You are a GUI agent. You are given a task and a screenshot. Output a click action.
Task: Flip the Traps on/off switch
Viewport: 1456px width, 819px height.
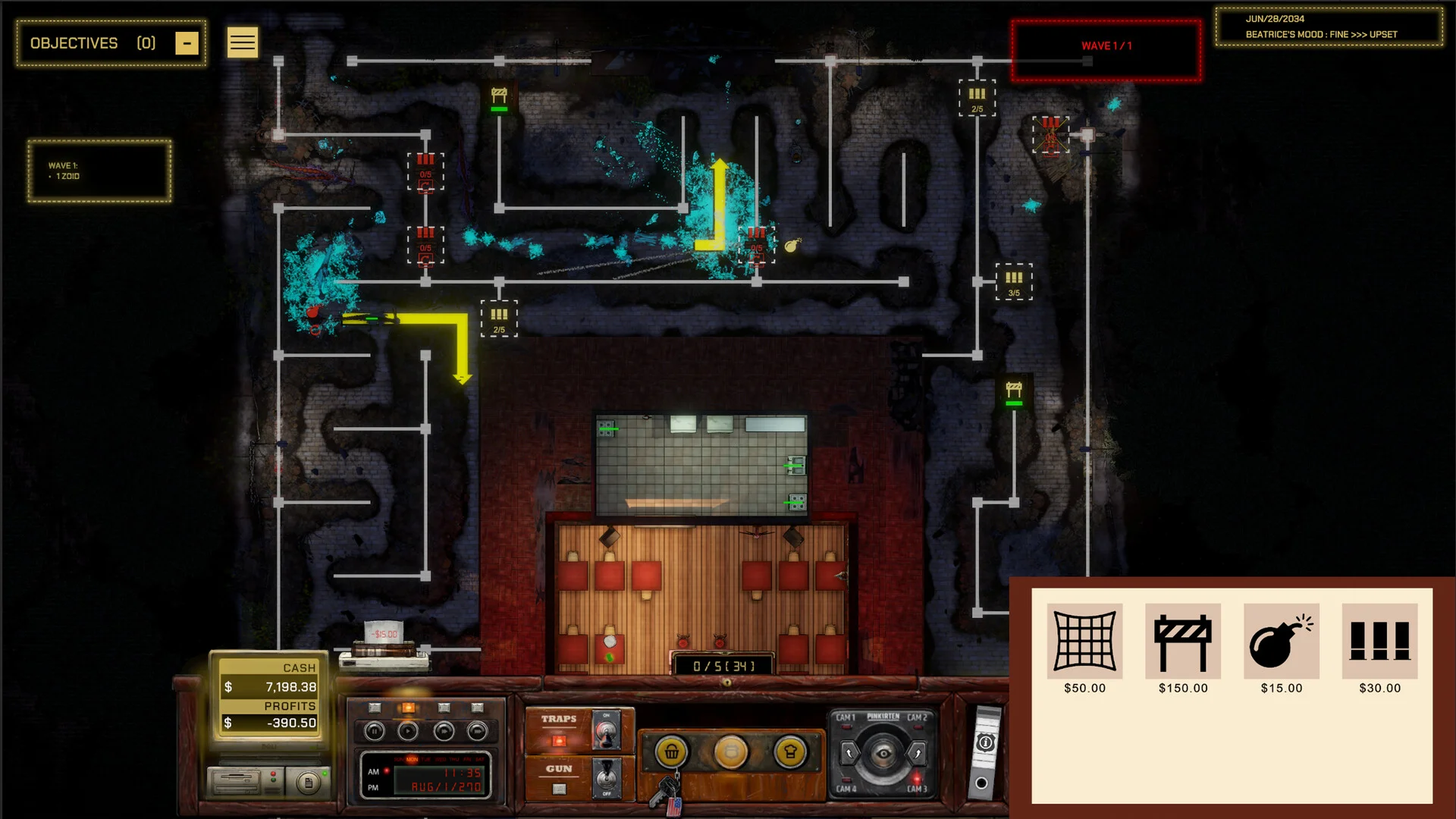(x=606, y=731)
